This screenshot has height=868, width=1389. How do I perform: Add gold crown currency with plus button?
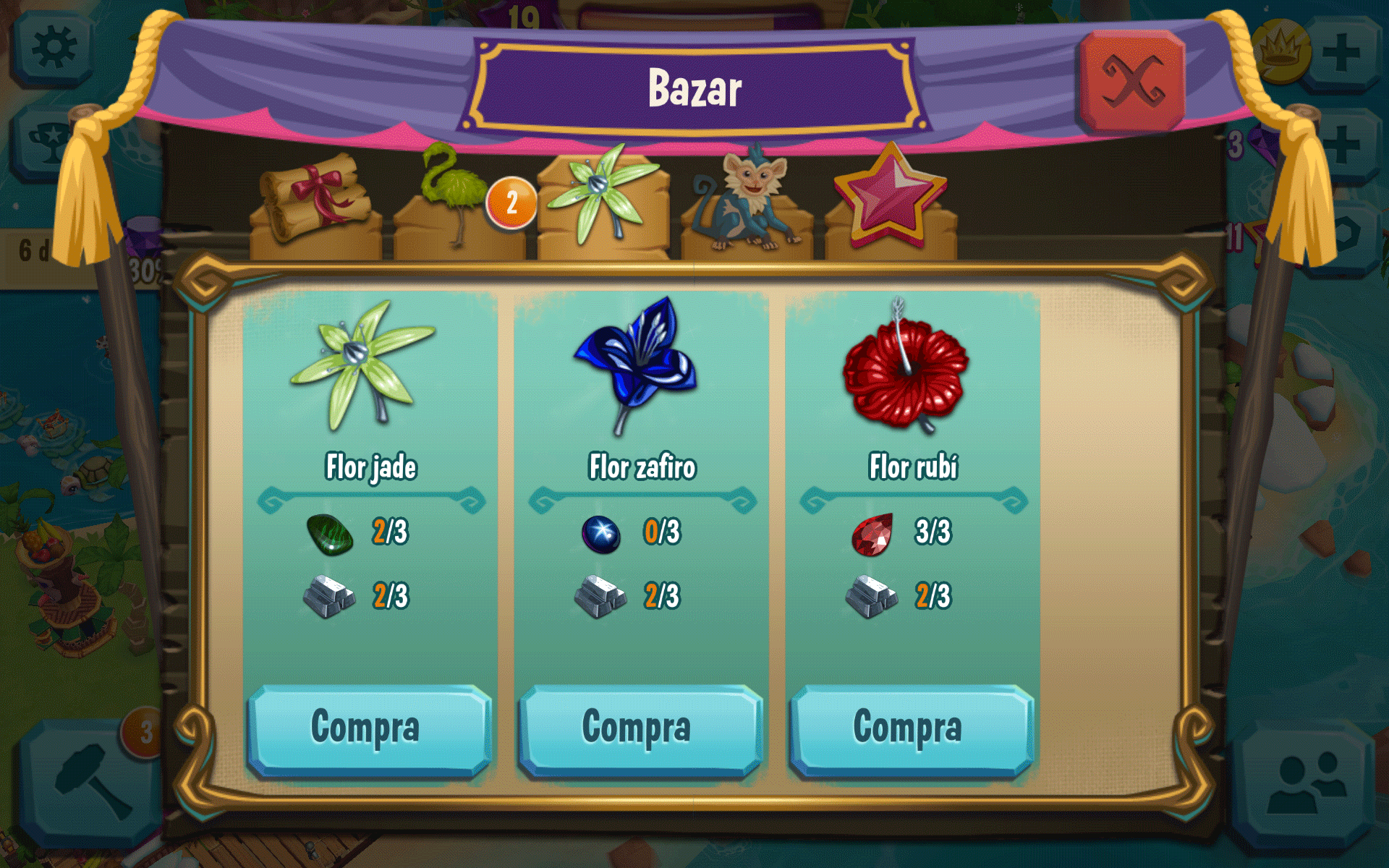pos(1342,53)
